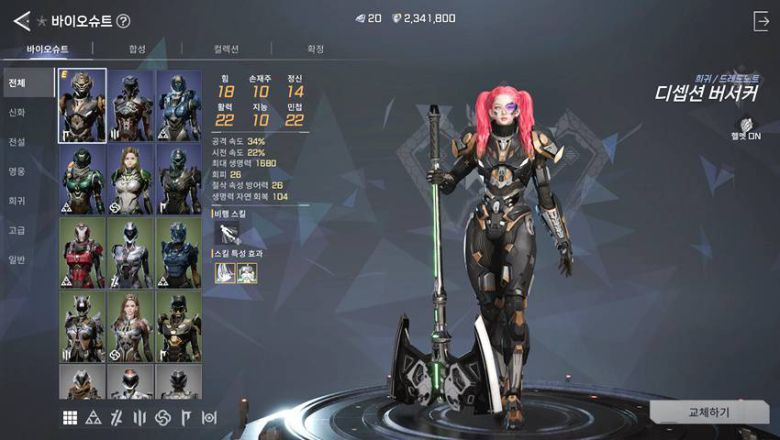Show only 영웅 rarity suits
The image size is (780, 440).
pos(16,171)
